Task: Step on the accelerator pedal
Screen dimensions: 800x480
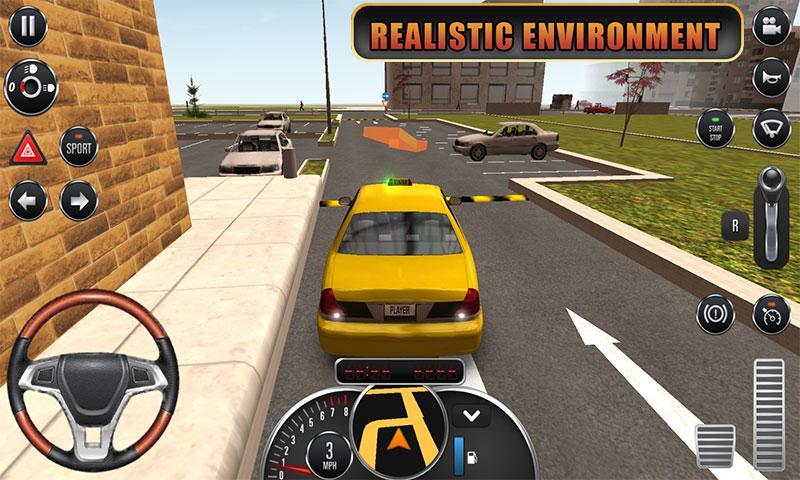Action: click(769, 413)
